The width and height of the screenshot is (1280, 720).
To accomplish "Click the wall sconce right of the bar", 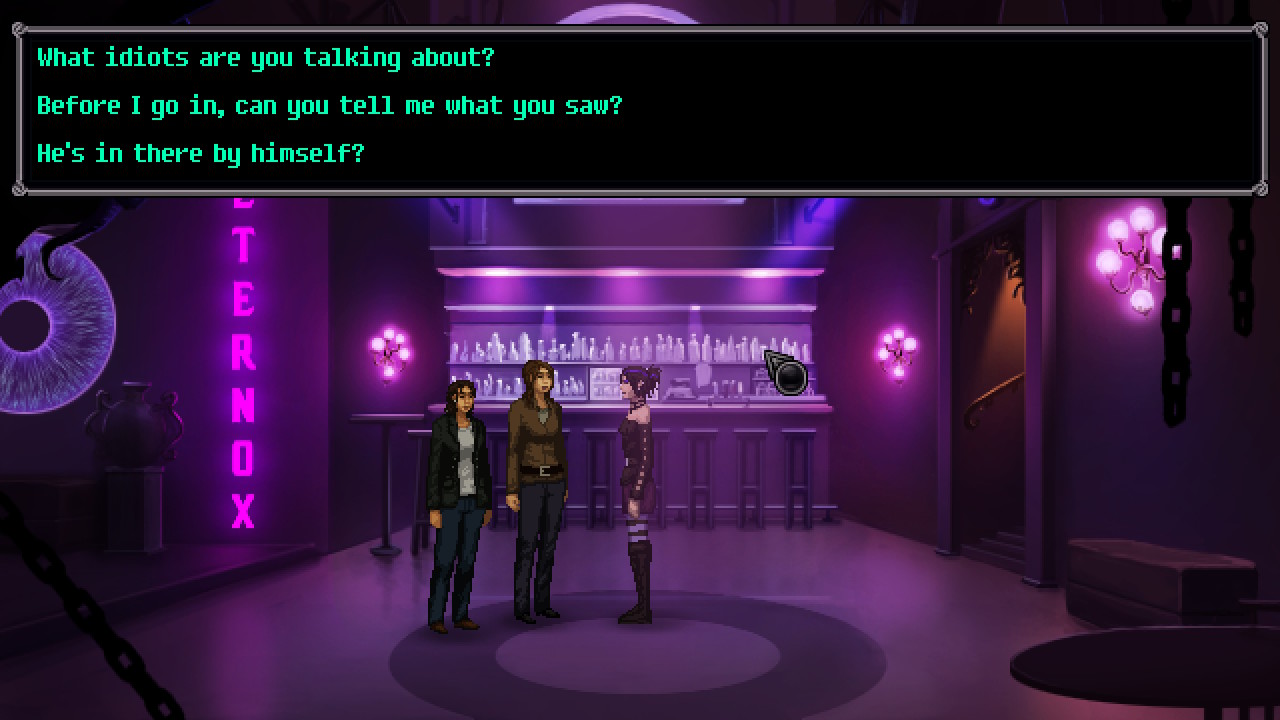I will pos(895,348).
